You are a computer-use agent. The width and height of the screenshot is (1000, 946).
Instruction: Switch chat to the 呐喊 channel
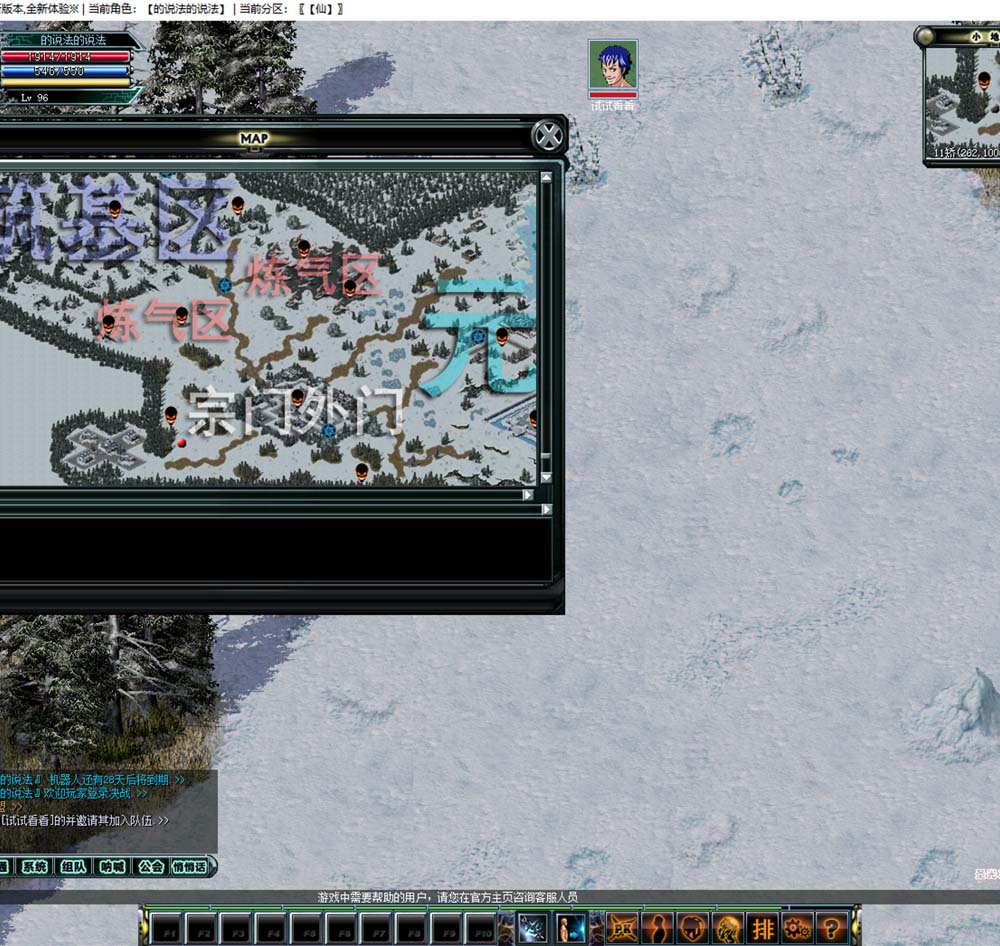(111, 867)
